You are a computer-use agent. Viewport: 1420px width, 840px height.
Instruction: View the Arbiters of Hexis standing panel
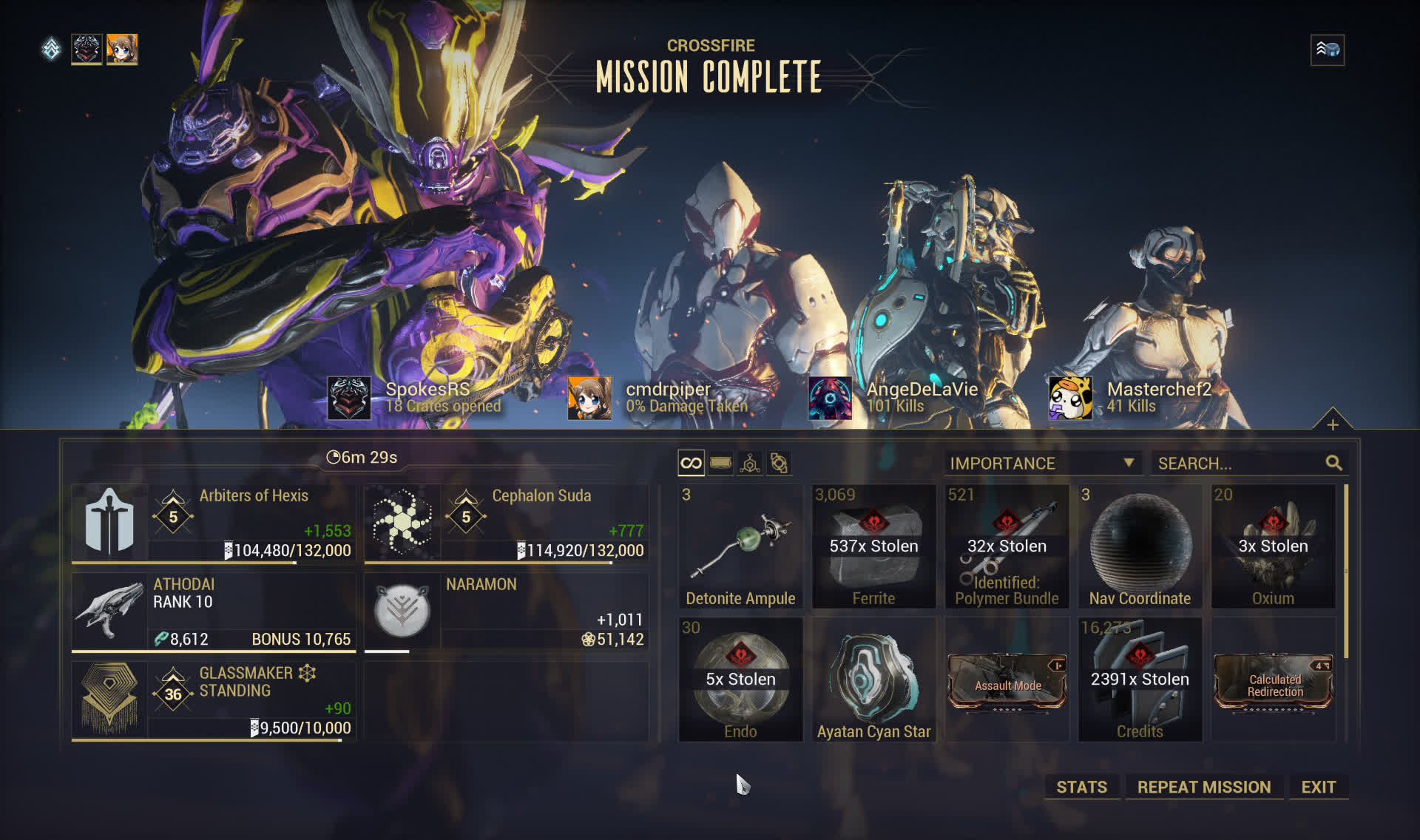coord(213,523)
